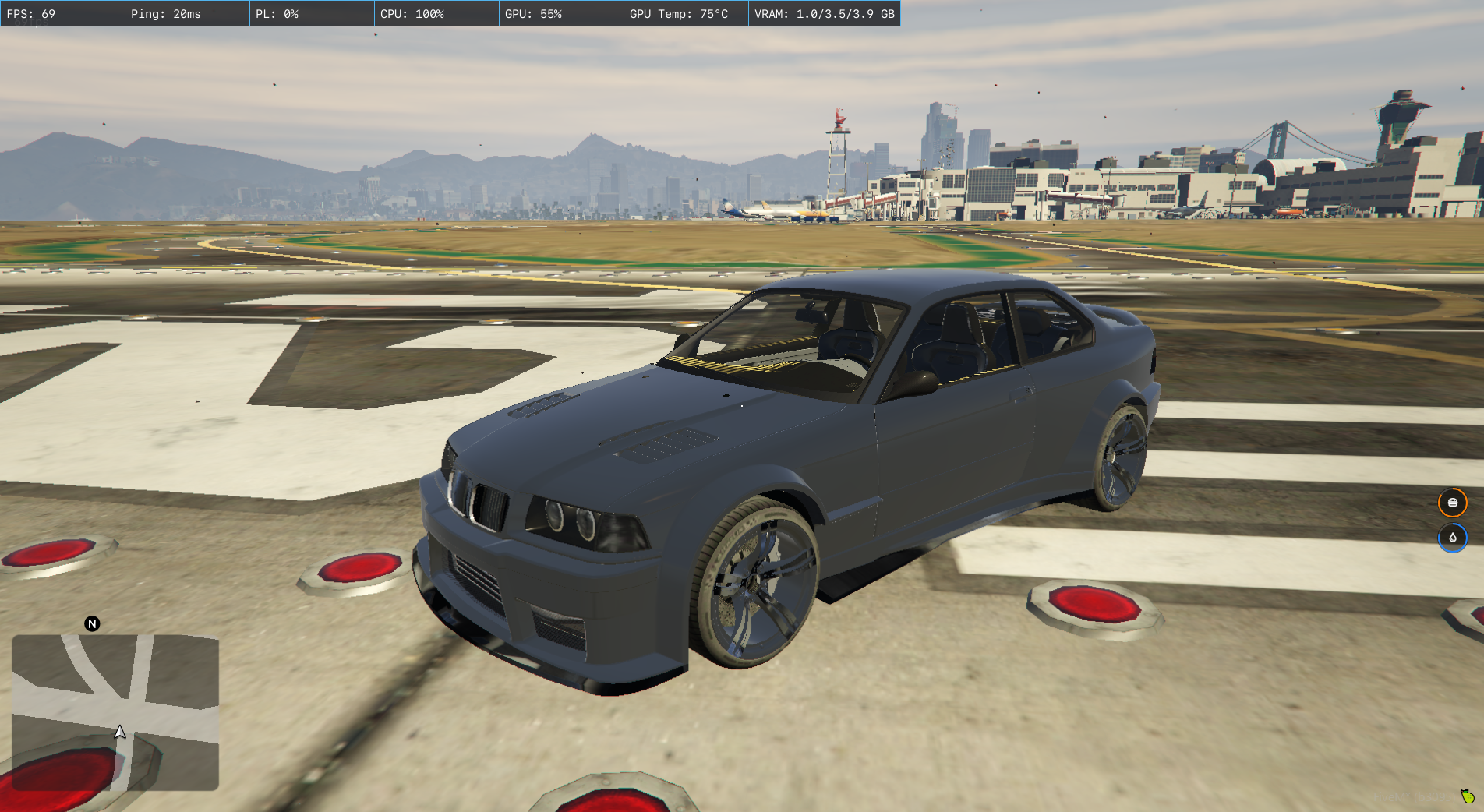The image size is (1484, 812).
Task: Click the water drop thirst status icon
Action: point(1452,538)
